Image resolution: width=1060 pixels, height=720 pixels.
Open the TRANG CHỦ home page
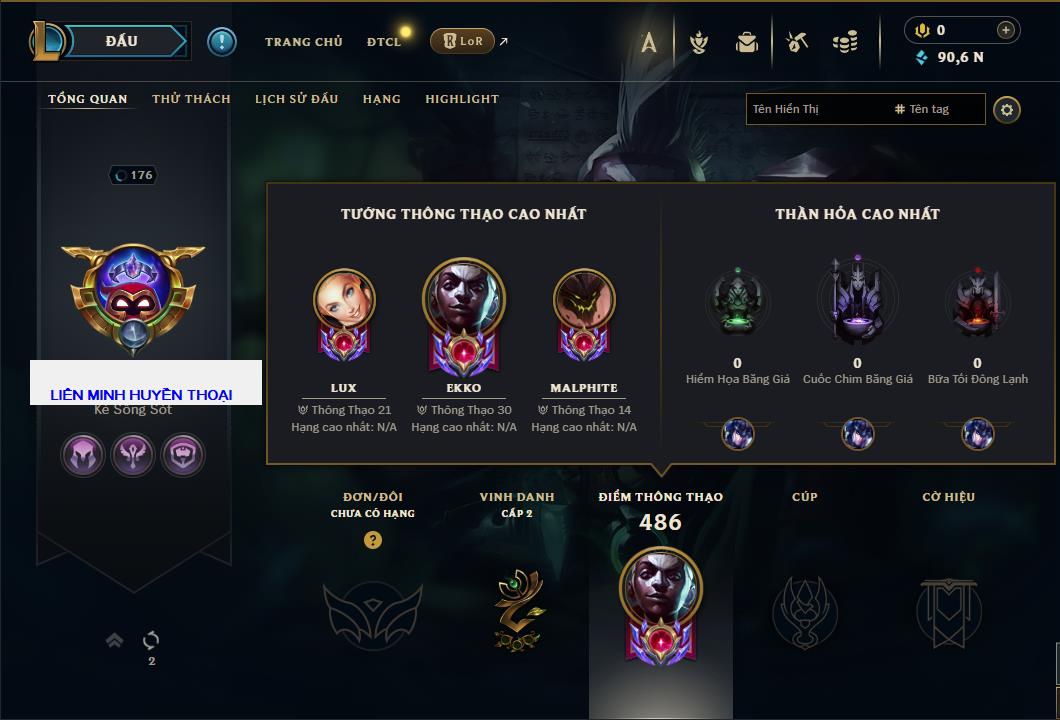[x=303, y=42]
